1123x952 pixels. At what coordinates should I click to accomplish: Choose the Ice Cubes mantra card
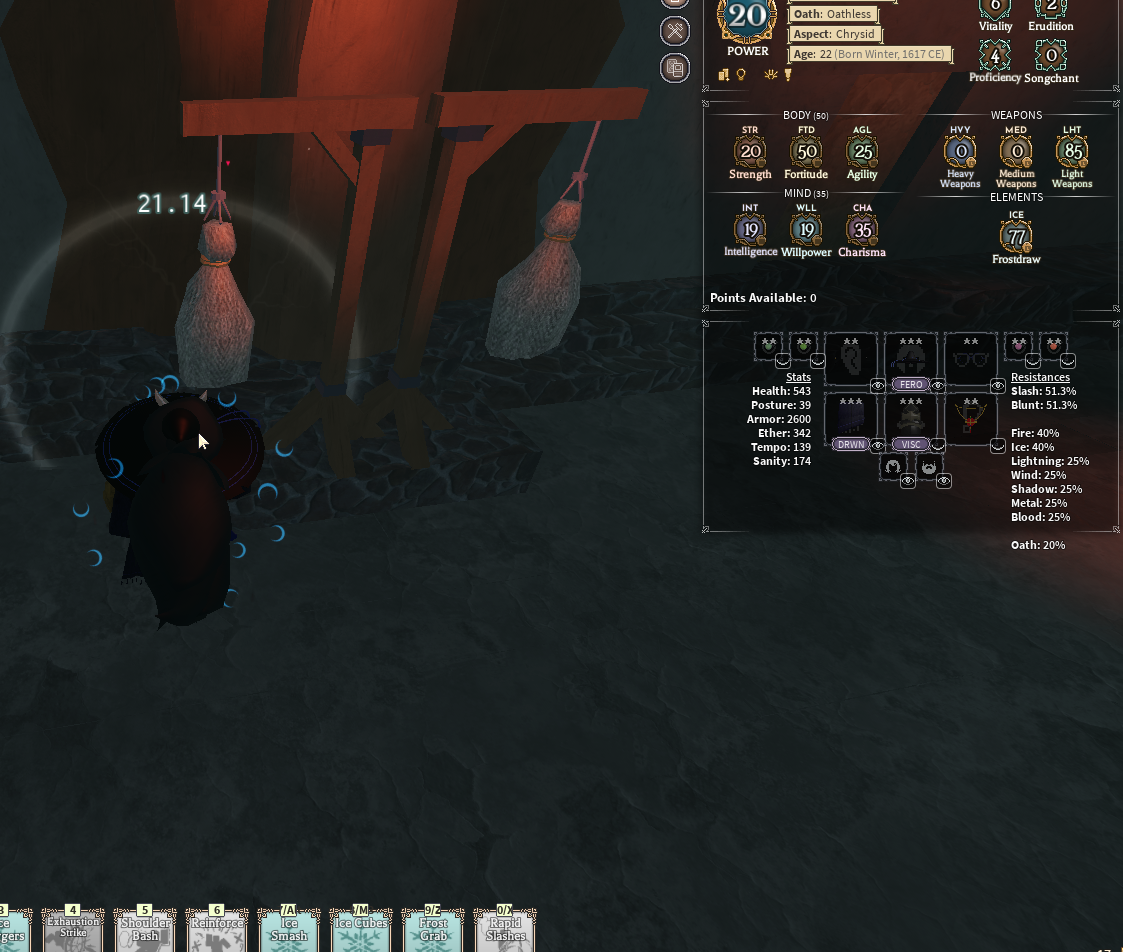point(361,932)
